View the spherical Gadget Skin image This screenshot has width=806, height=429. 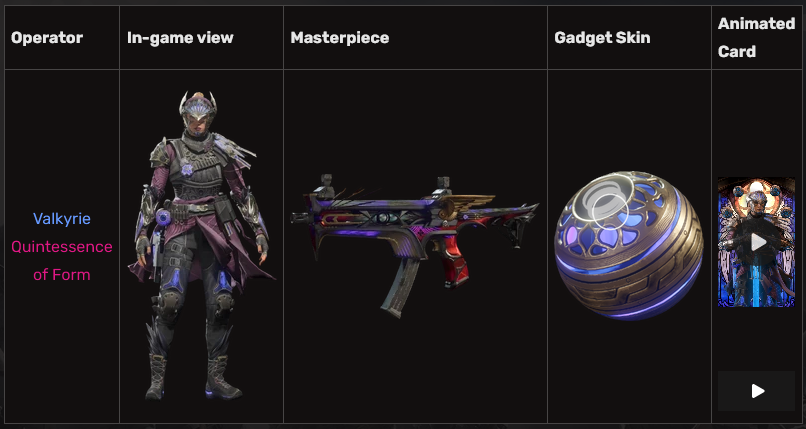click(x=628, y=245)
